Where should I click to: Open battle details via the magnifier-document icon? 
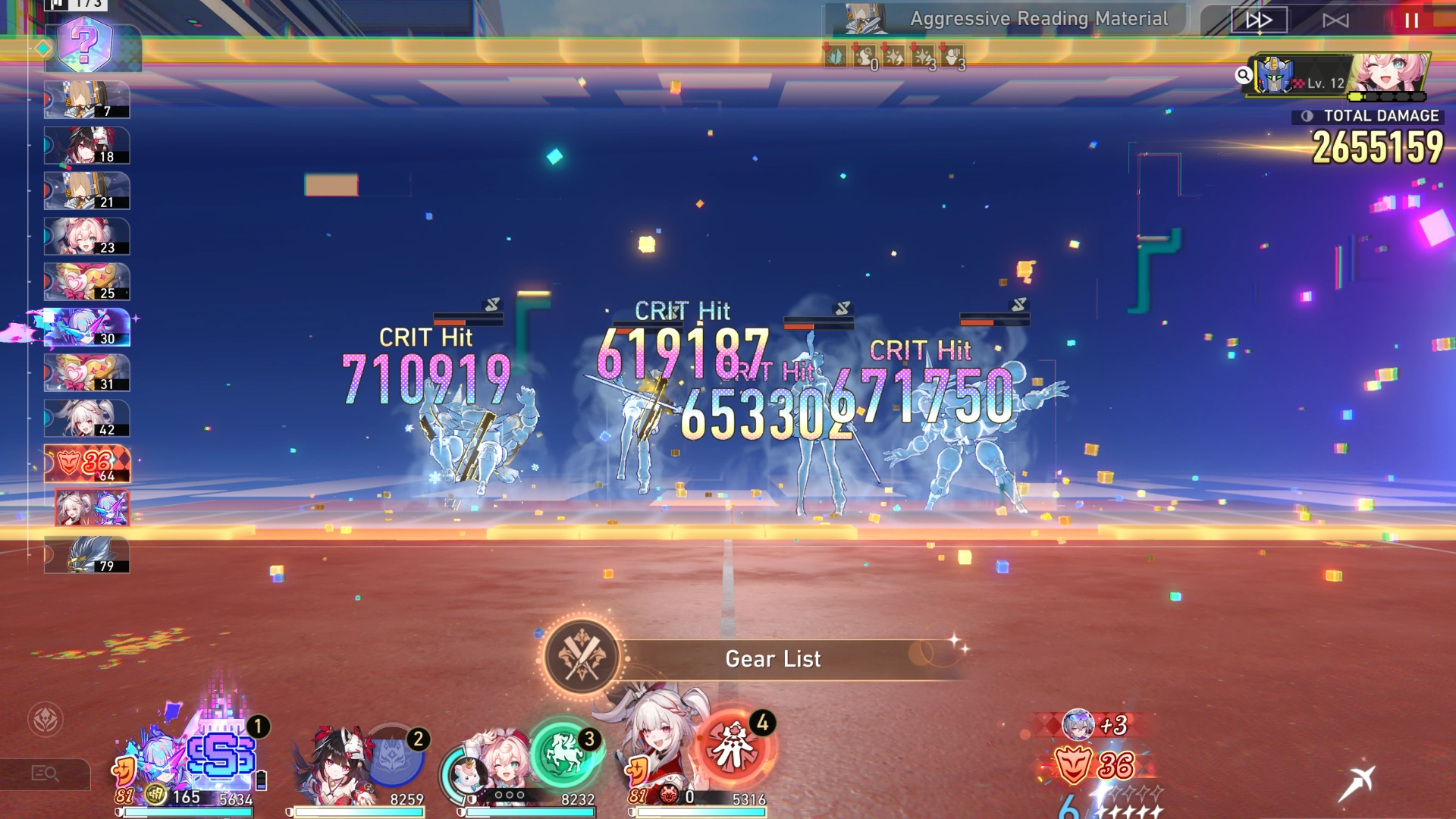(x=47, y=773)
